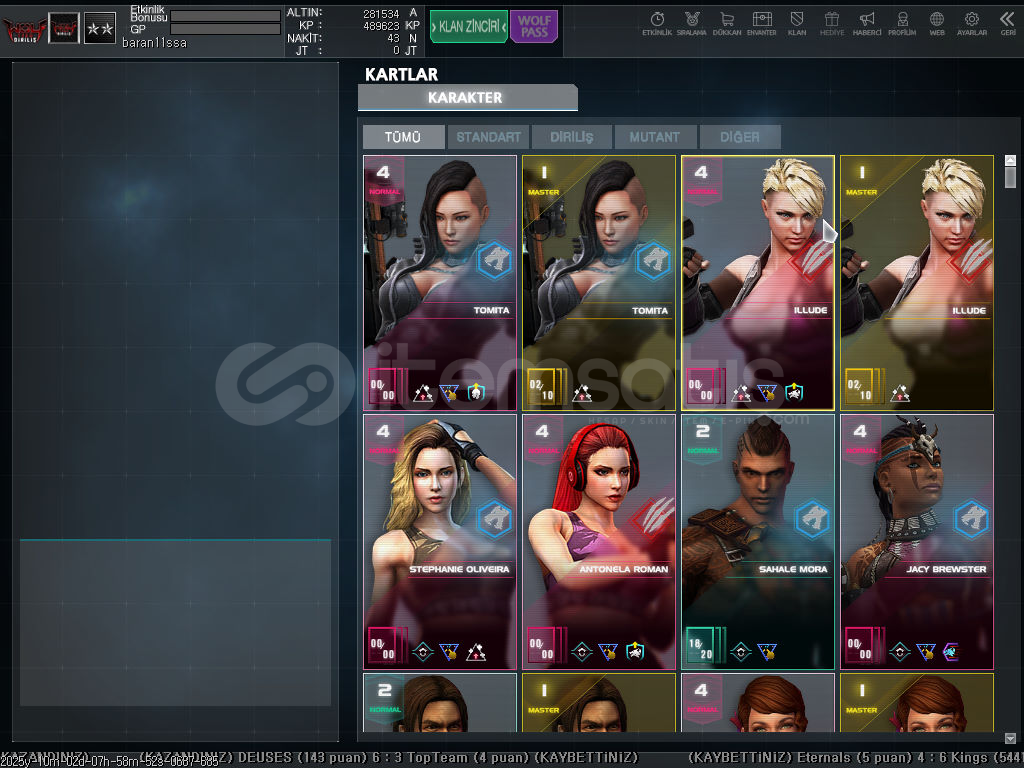
Task: Open the Klan menu
Action: point(797,23)
